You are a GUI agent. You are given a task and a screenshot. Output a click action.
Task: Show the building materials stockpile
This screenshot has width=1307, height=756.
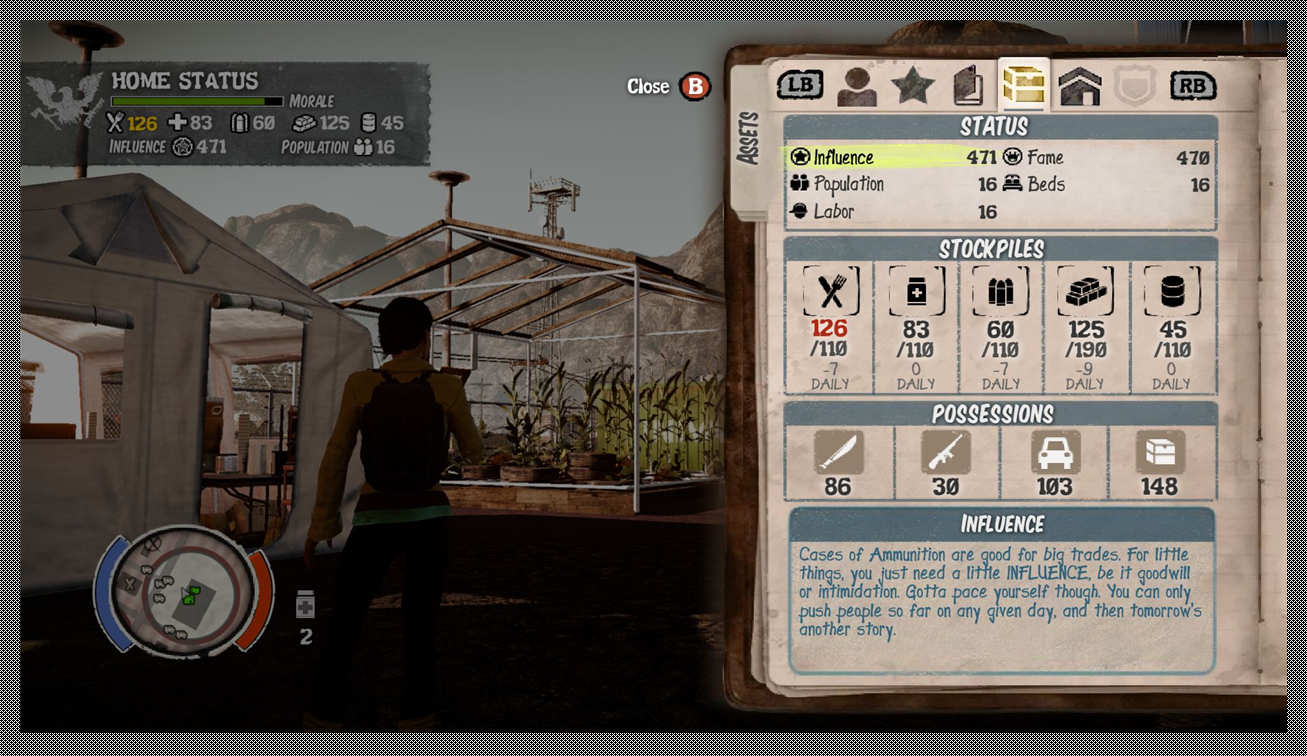point(1086,327)
